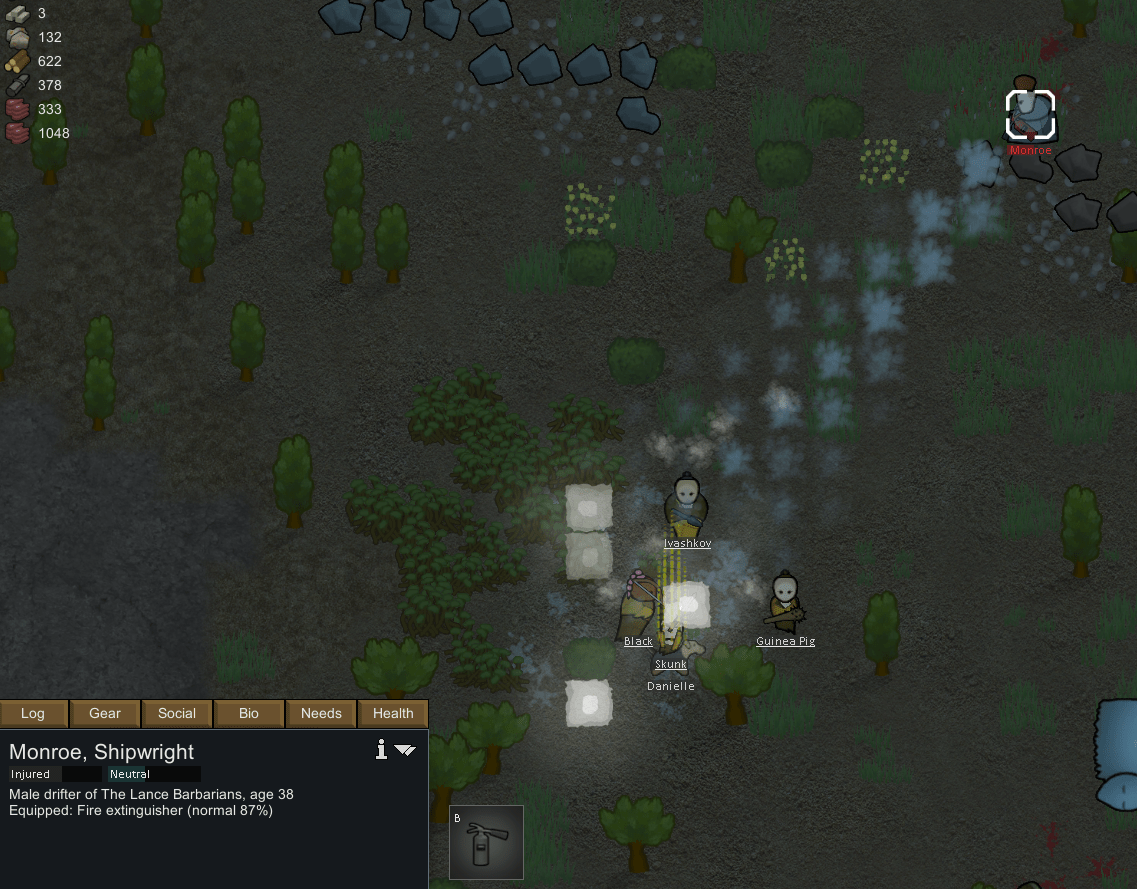
Task: Switch to the Gear tab
Action: (x=105, y=713)
